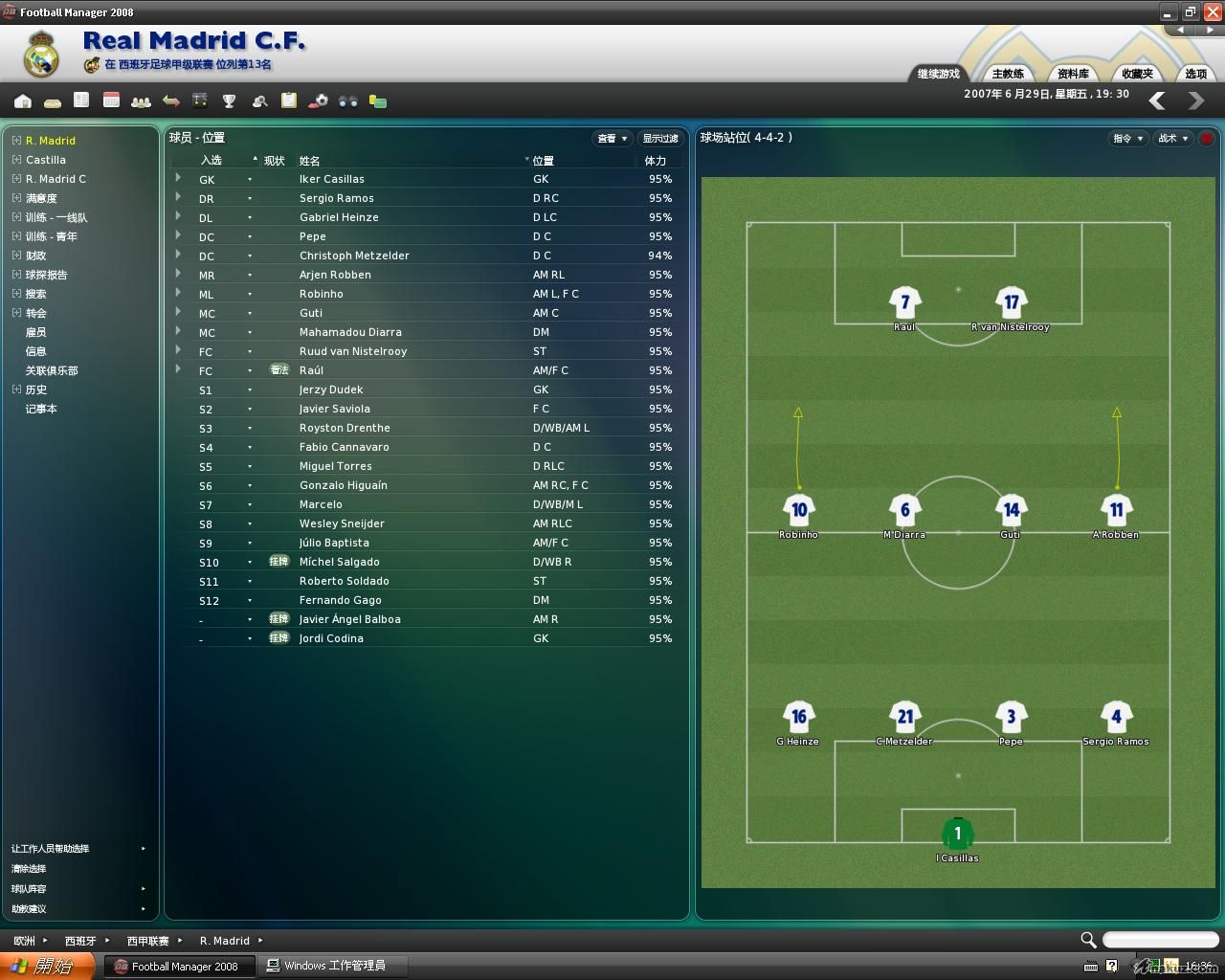Open the 指令 instructions dropdown
The height and width of the screenshot is (980, 1225).
point(1128,139)
